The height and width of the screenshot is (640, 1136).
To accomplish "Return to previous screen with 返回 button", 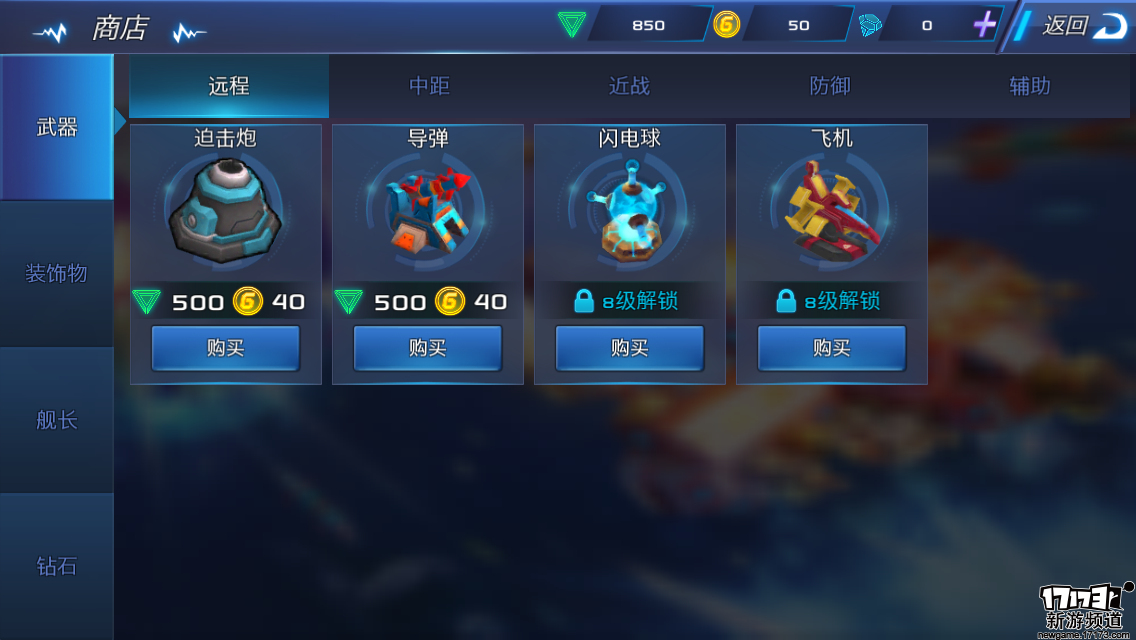I will (1078, 26).
